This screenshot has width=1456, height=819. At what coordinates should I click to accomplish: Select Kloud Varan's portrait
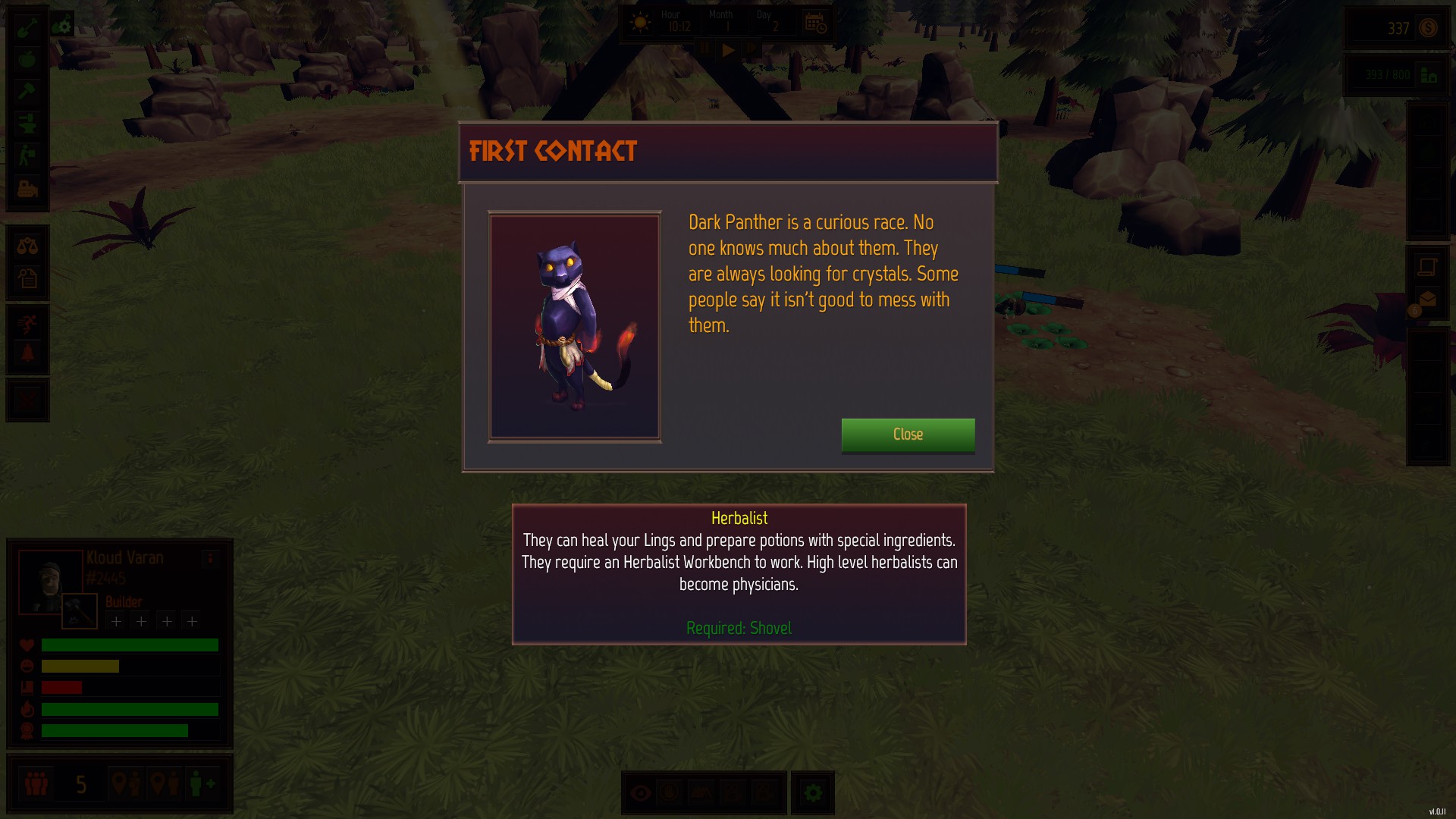coord(50,580)
